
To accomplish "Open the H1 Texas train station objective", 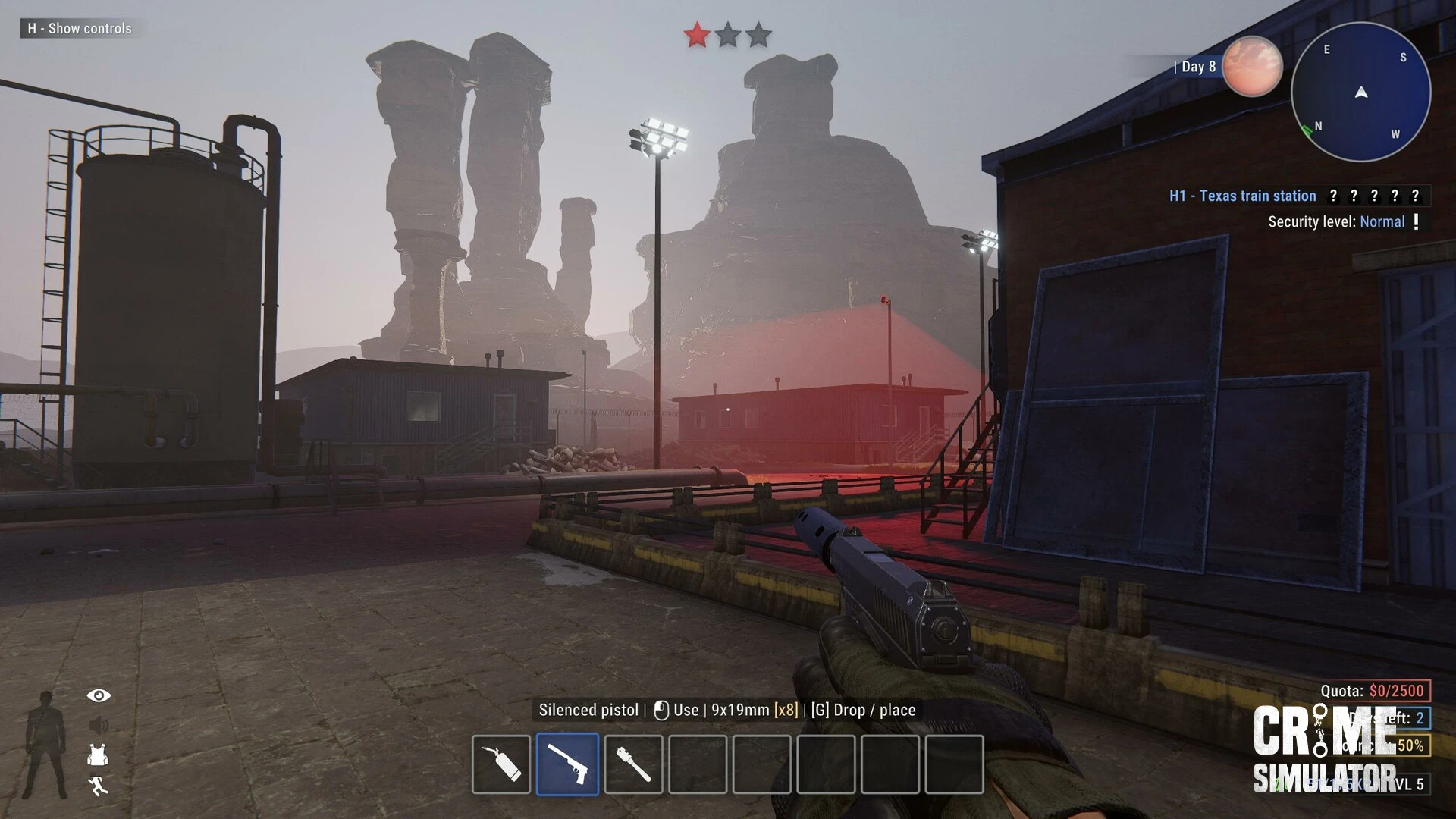I will [x=1242, y=196].
